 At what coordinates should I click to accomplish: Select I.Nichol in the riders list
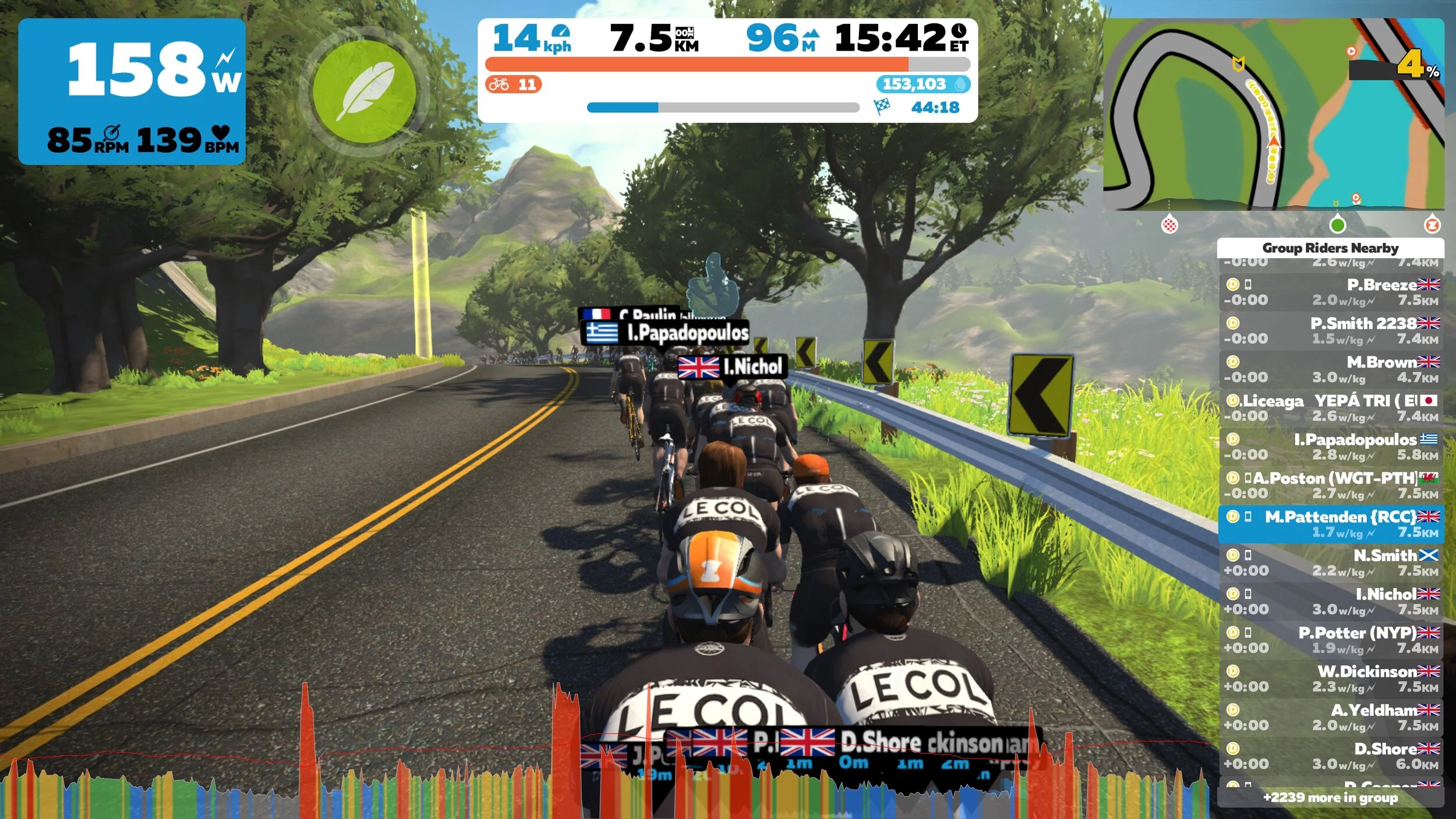(x=1330, y=601)
